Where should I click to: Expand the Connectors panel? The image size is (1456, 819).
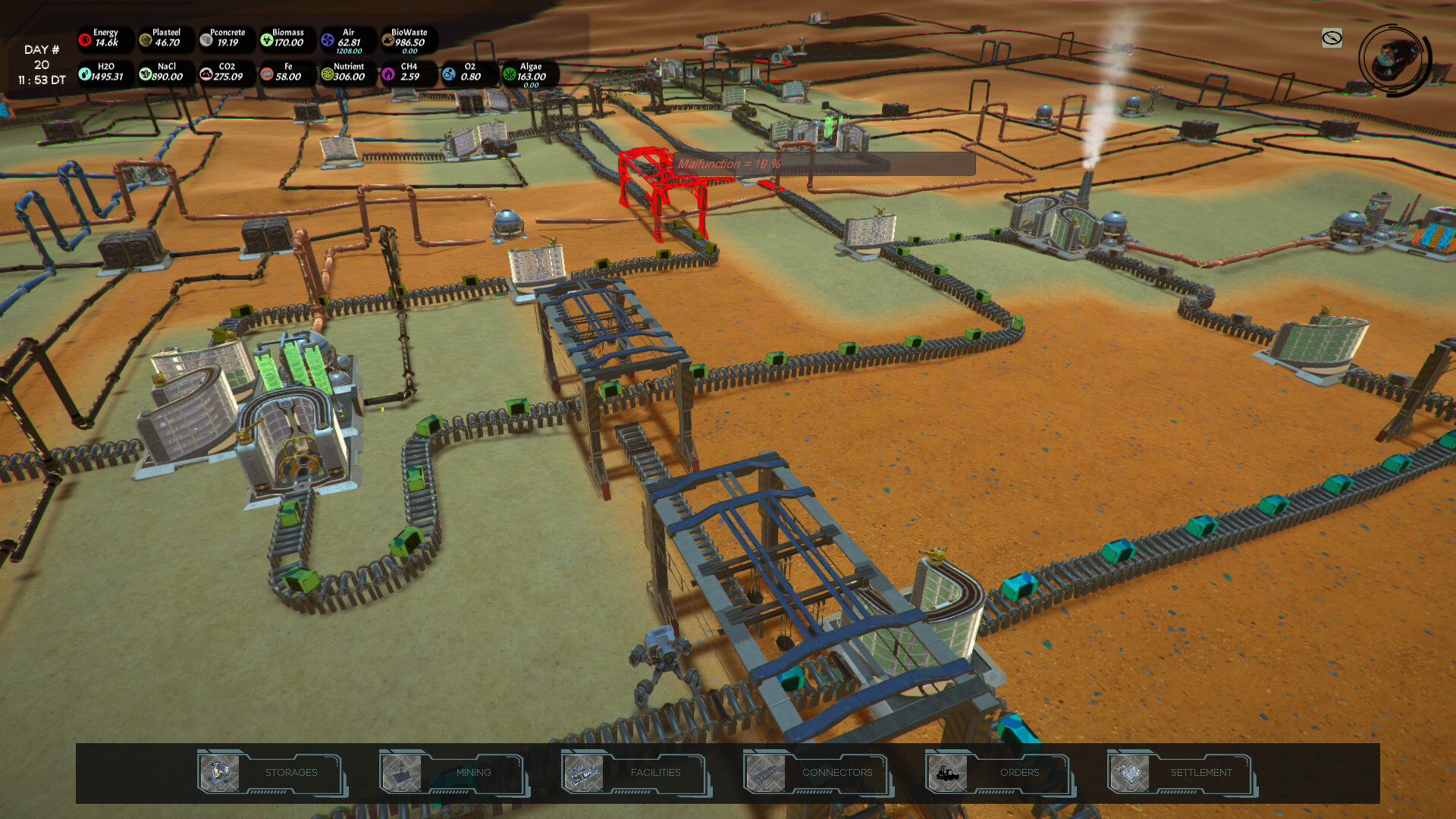pyautogui.click(x=837, y=772)
